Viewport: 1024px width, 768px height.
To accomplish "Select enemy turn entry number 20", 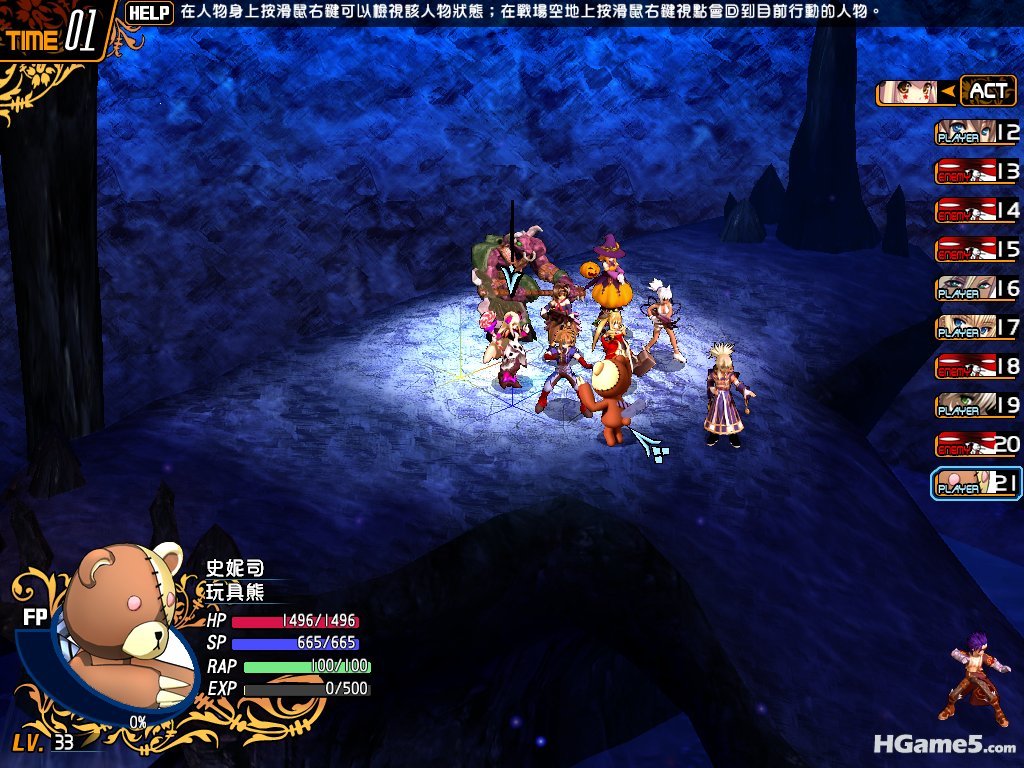I will pyautogui.click(x=977, y=444).
